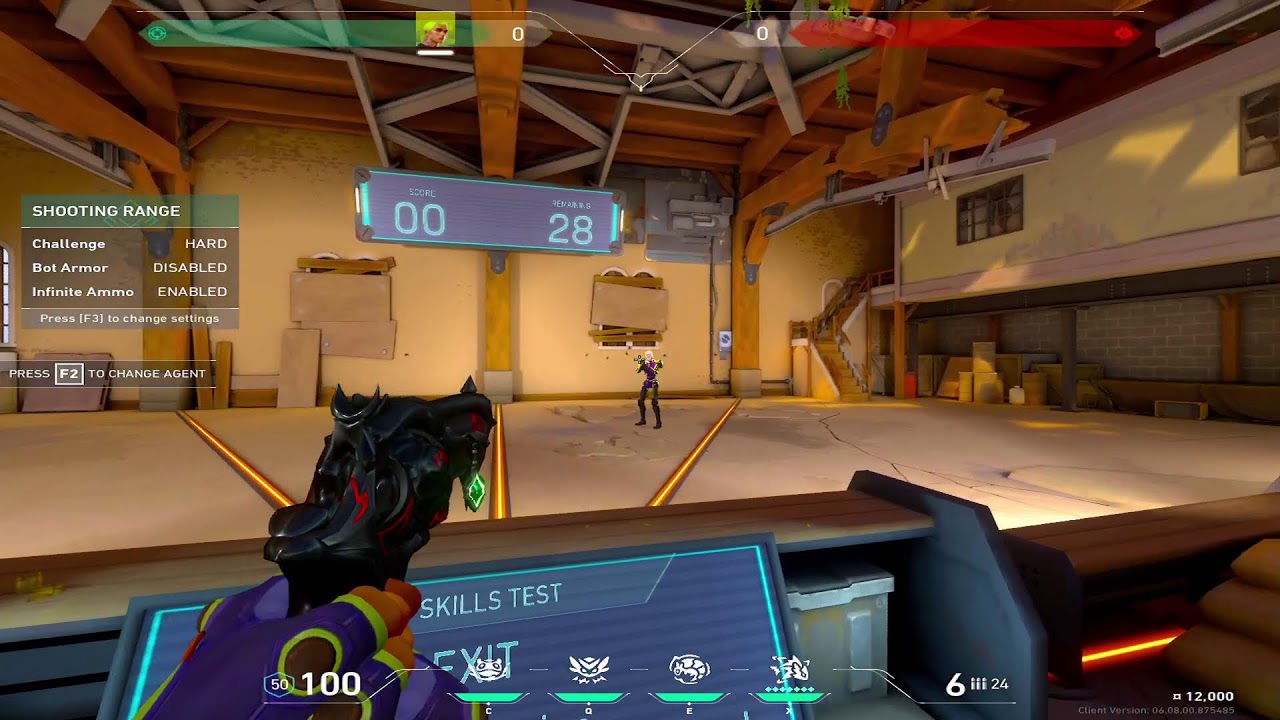The image size is (1280, 720).
Task: Use the Wingman ability icon
Action: click(x=588, y=669)
